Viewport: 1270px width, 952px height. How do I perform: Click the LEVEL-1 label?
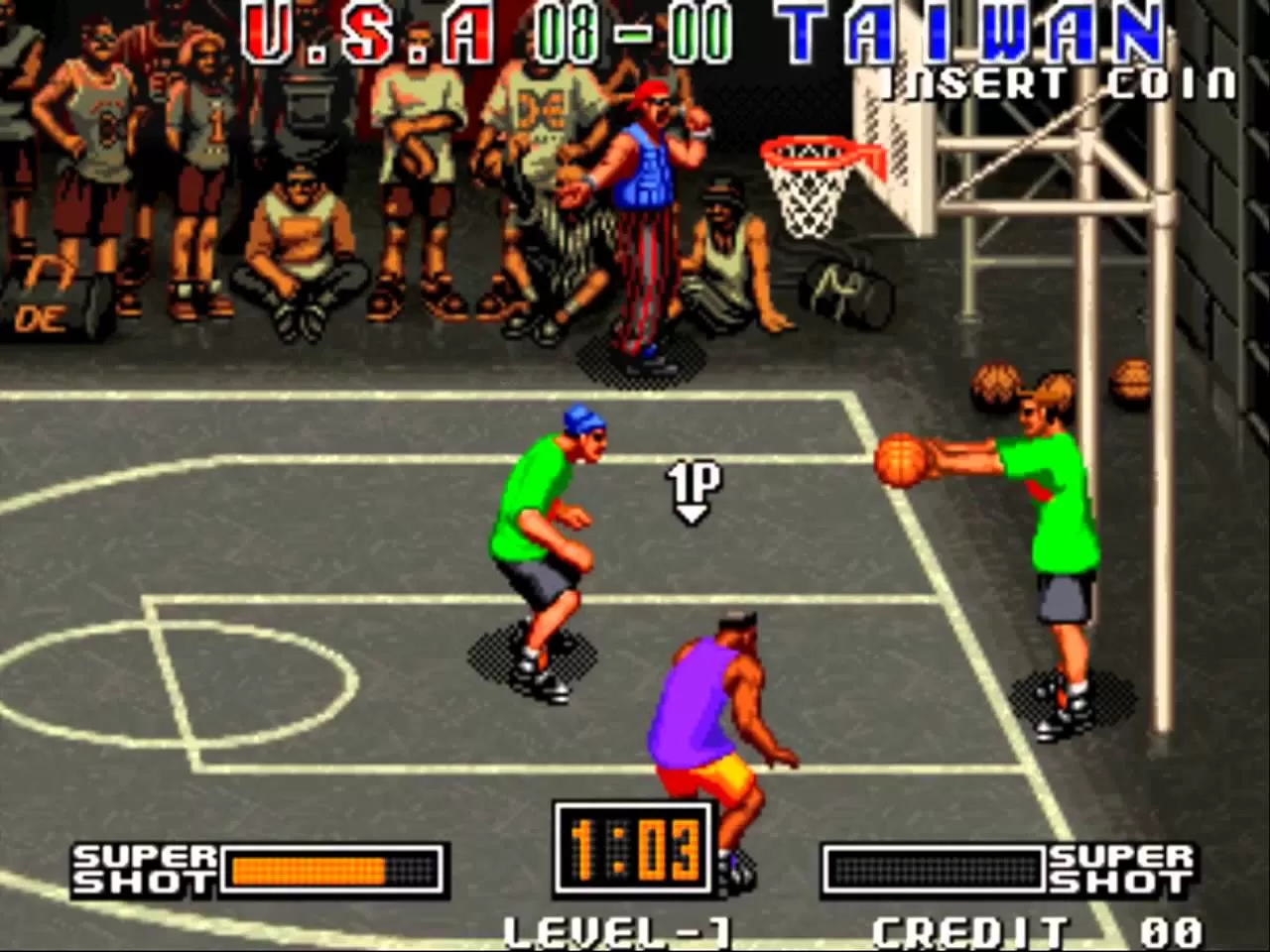pos(615,930)
